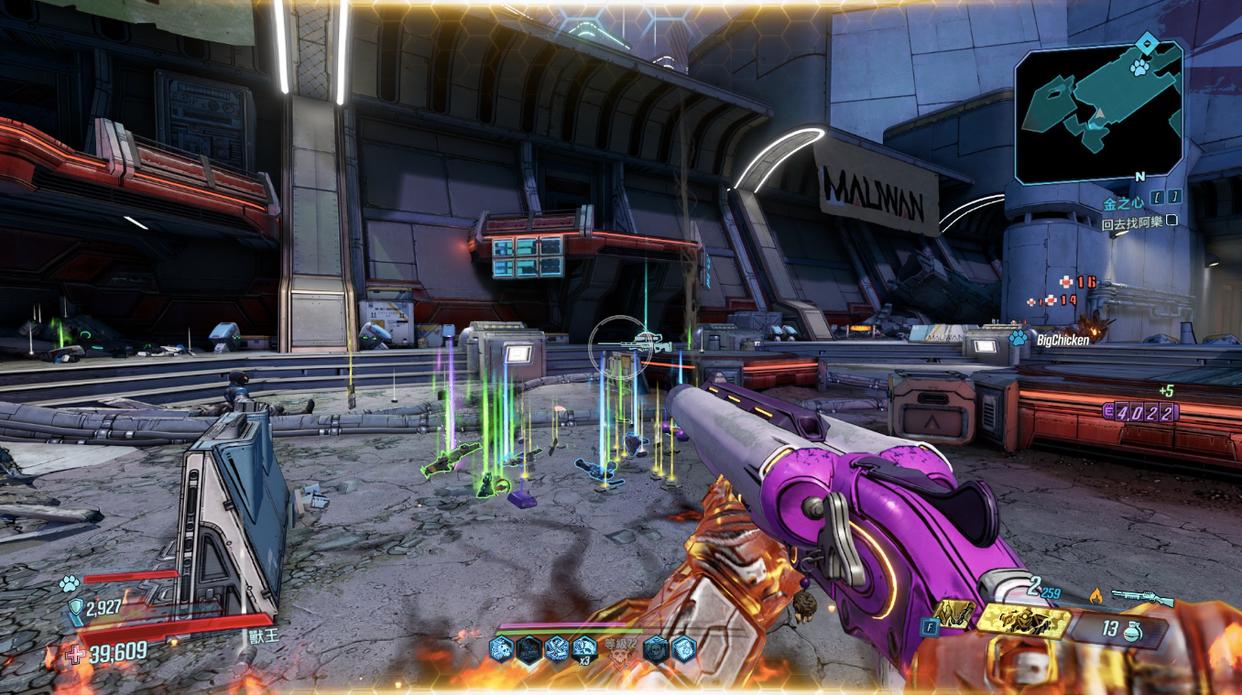Viewport: 1242px width, 695px height.
Task: Click the x3 stacked buff hexagon
Action: point(583,648)
